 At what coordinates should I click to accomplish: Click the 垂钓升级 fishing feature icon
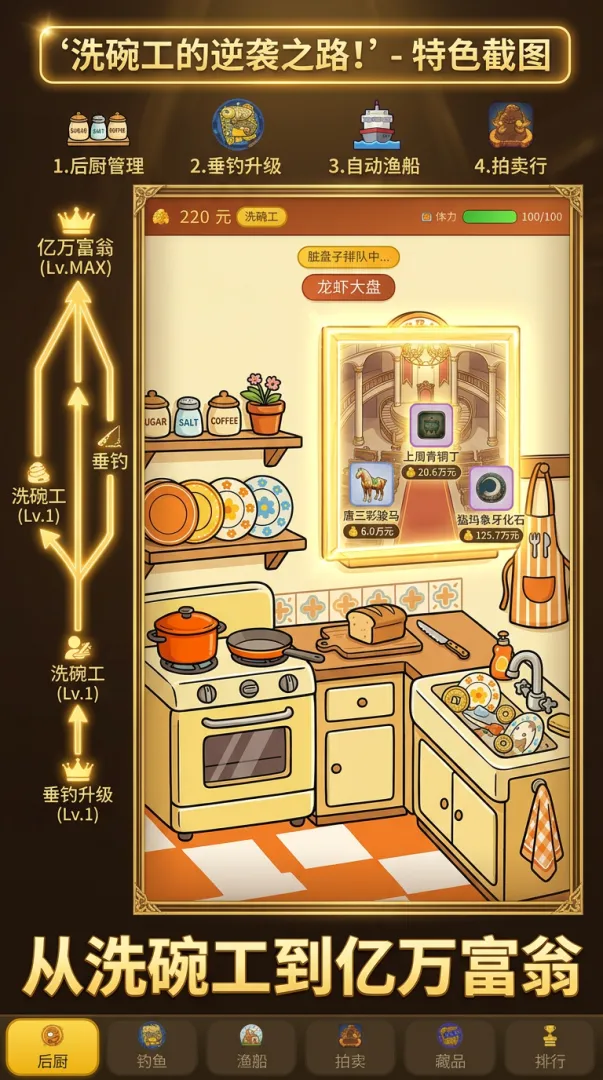(238, 125)
